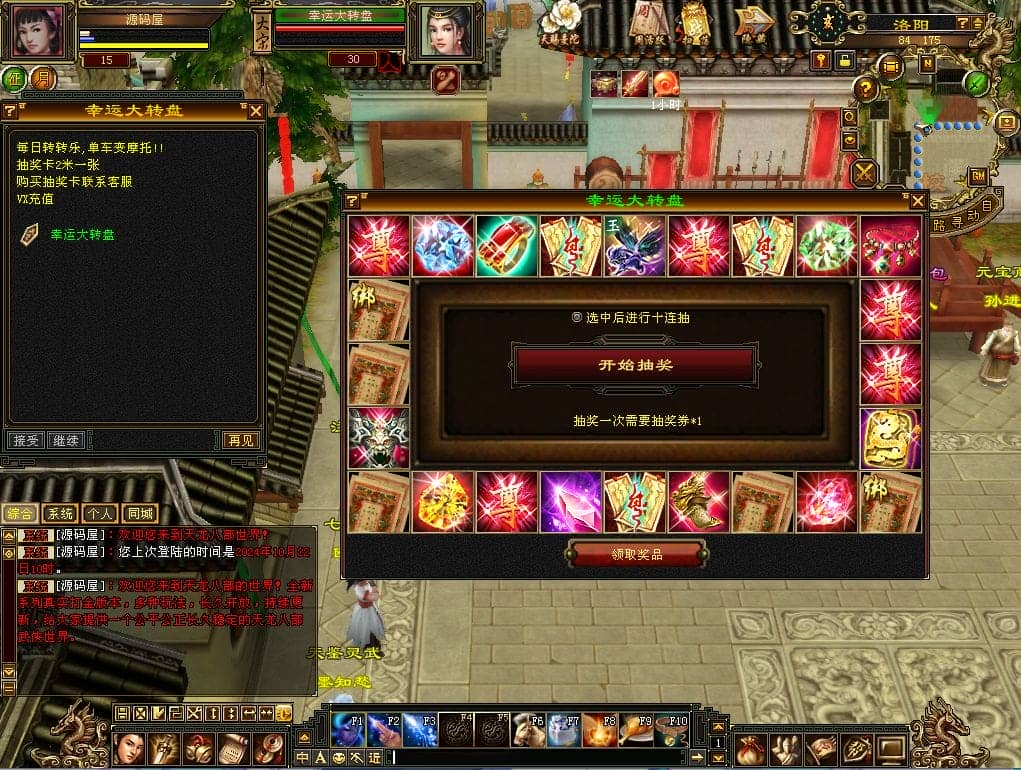Show the 同城 chat tab
Screen dimensions: 1021x770
tap(141, 514)
